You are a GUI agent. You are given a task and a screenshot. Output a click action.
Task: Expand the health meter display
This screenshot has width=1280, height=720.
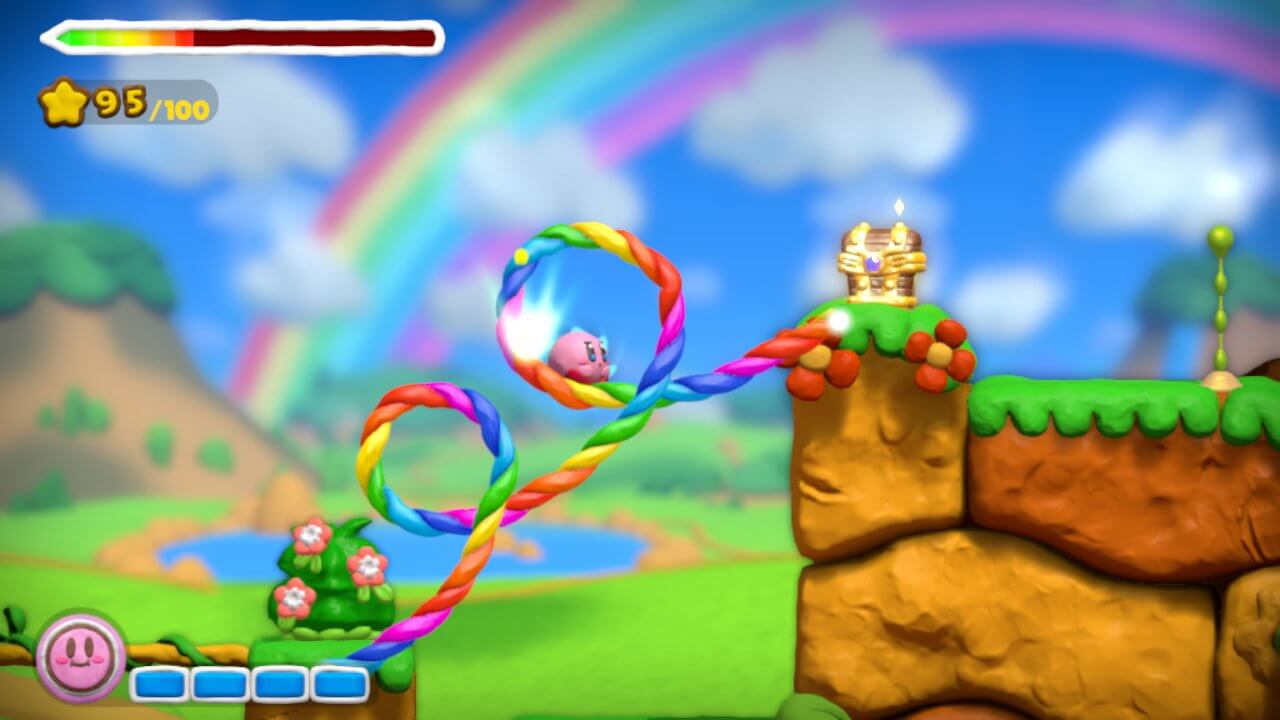coord(237,36)
